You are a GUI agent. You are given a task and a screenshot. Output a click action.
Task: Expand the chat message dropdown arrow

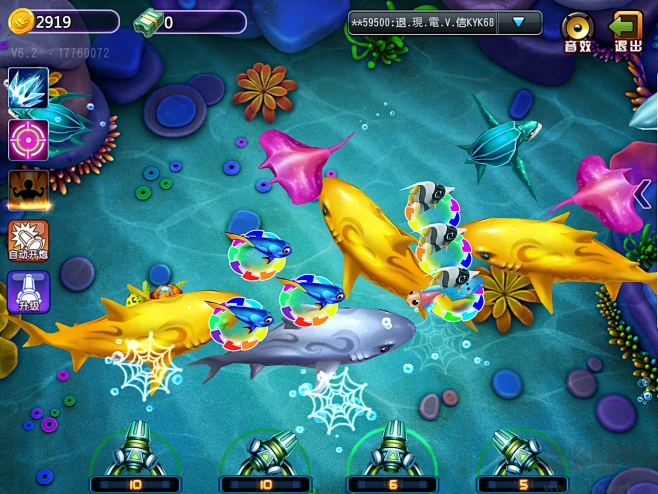click(519, 22)
